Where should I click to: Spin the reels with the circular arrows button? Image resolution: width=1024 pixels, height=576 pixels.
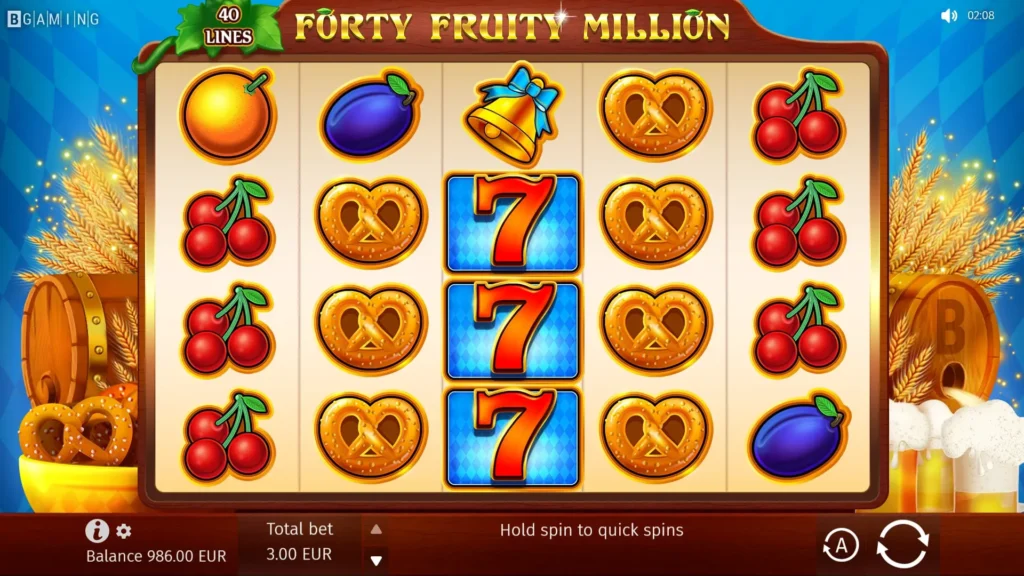point(902,544)
